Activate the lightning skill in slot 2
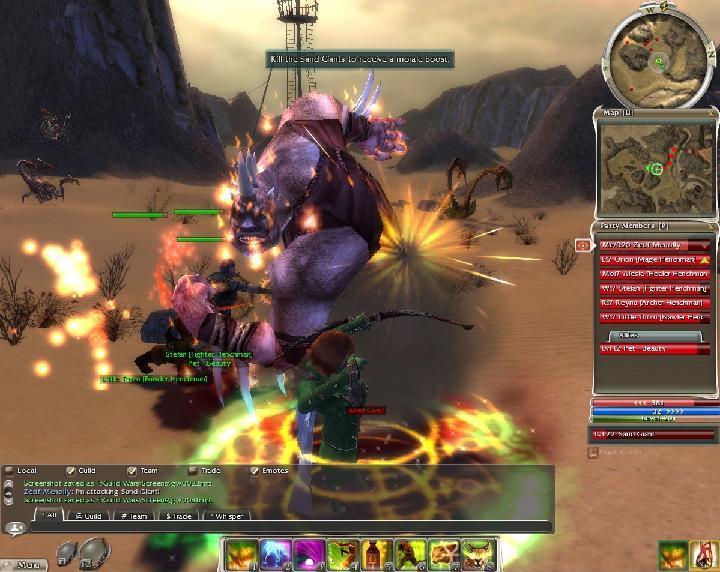Viewport: 720px width, 572px height. click(x=275, y=553)
